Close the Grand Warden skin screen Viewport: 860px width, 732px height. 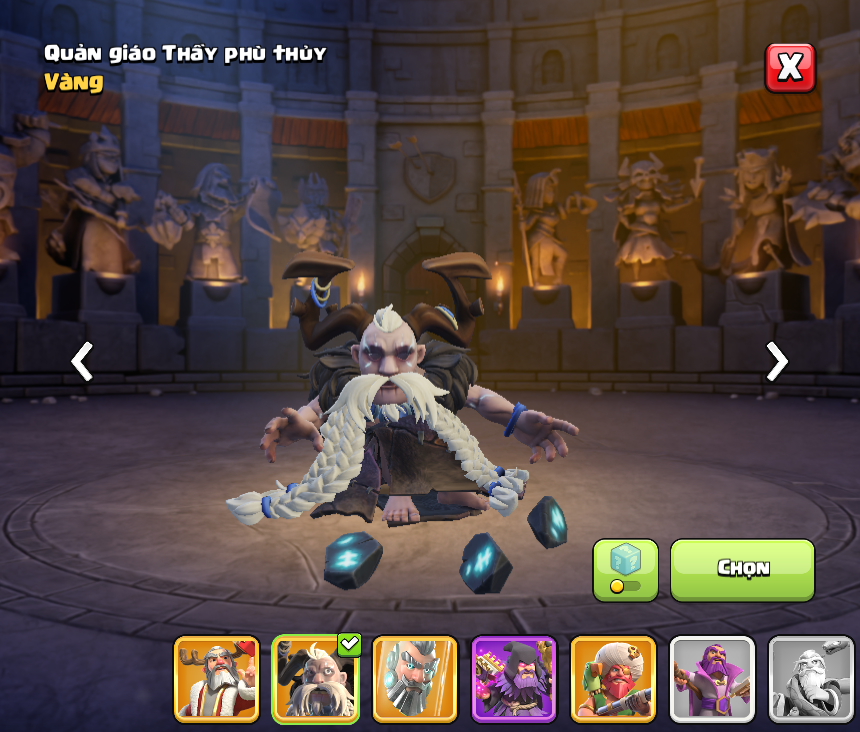point(790,68)
